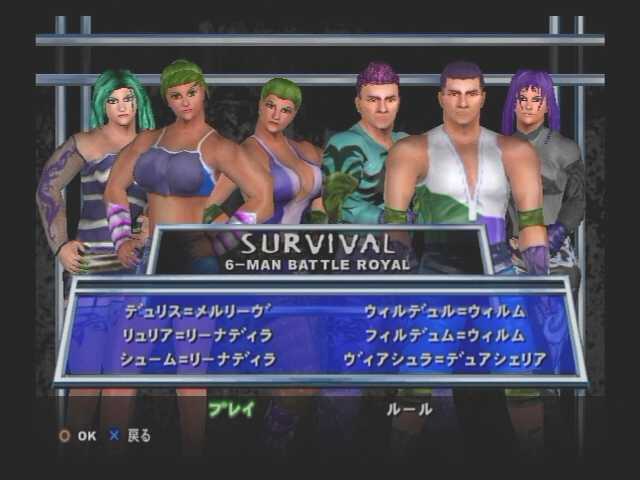640x480 pixels.
Task: Choose the フィルデュム=ウィルム entry
Action: [x=443, y=335]
